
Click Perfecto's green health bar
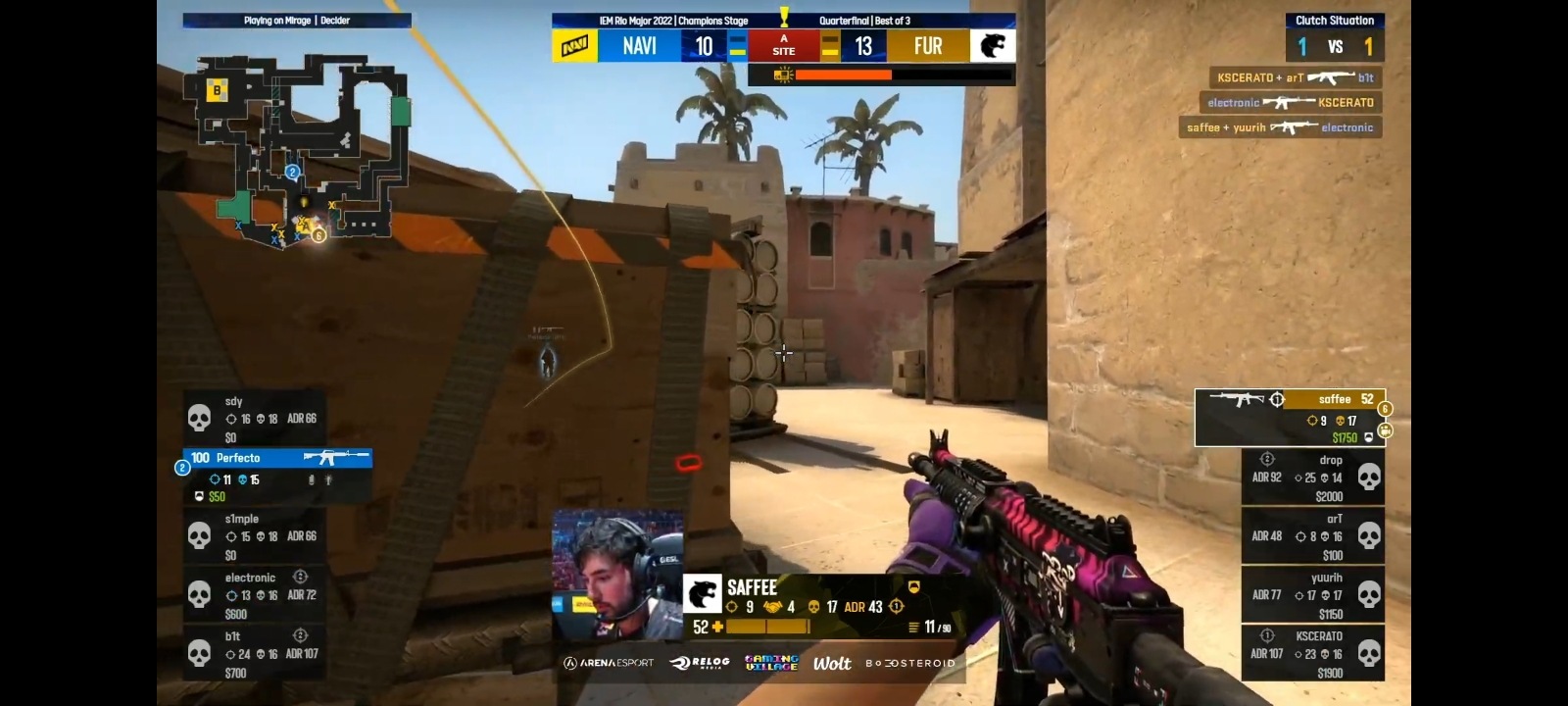277,457
